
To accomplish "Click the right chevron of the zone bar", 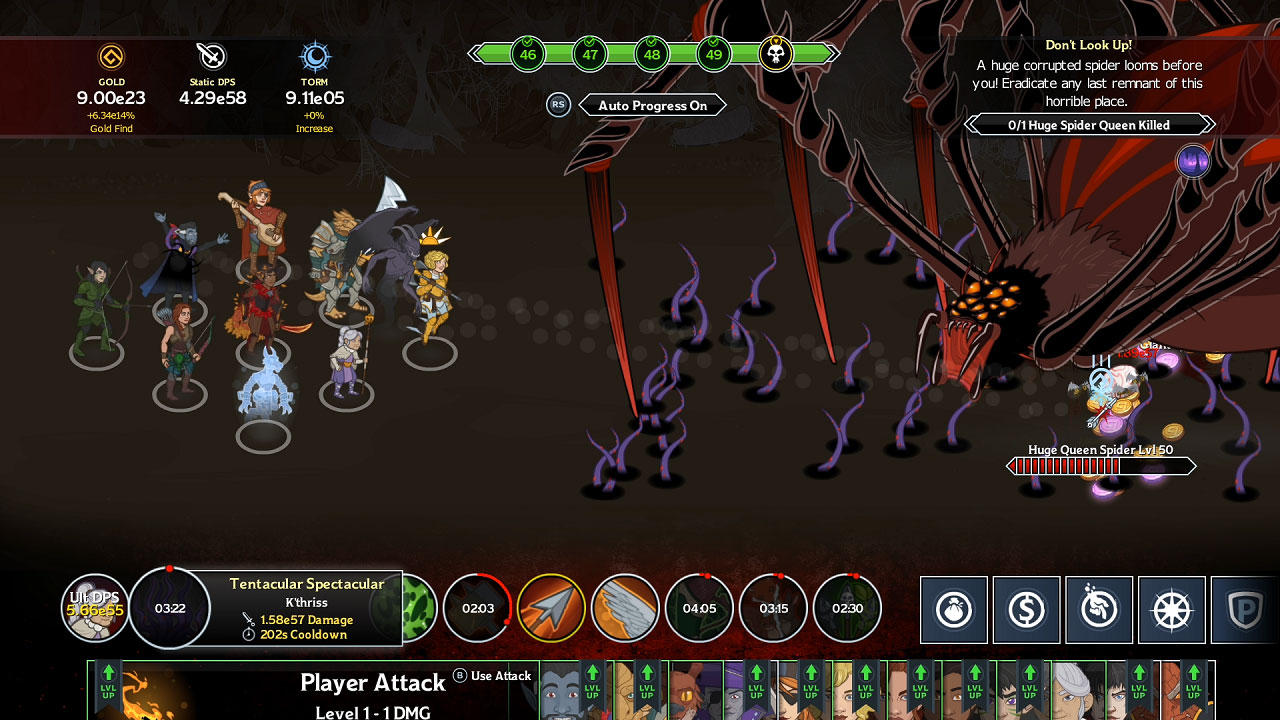I will [x=833, y=54].
